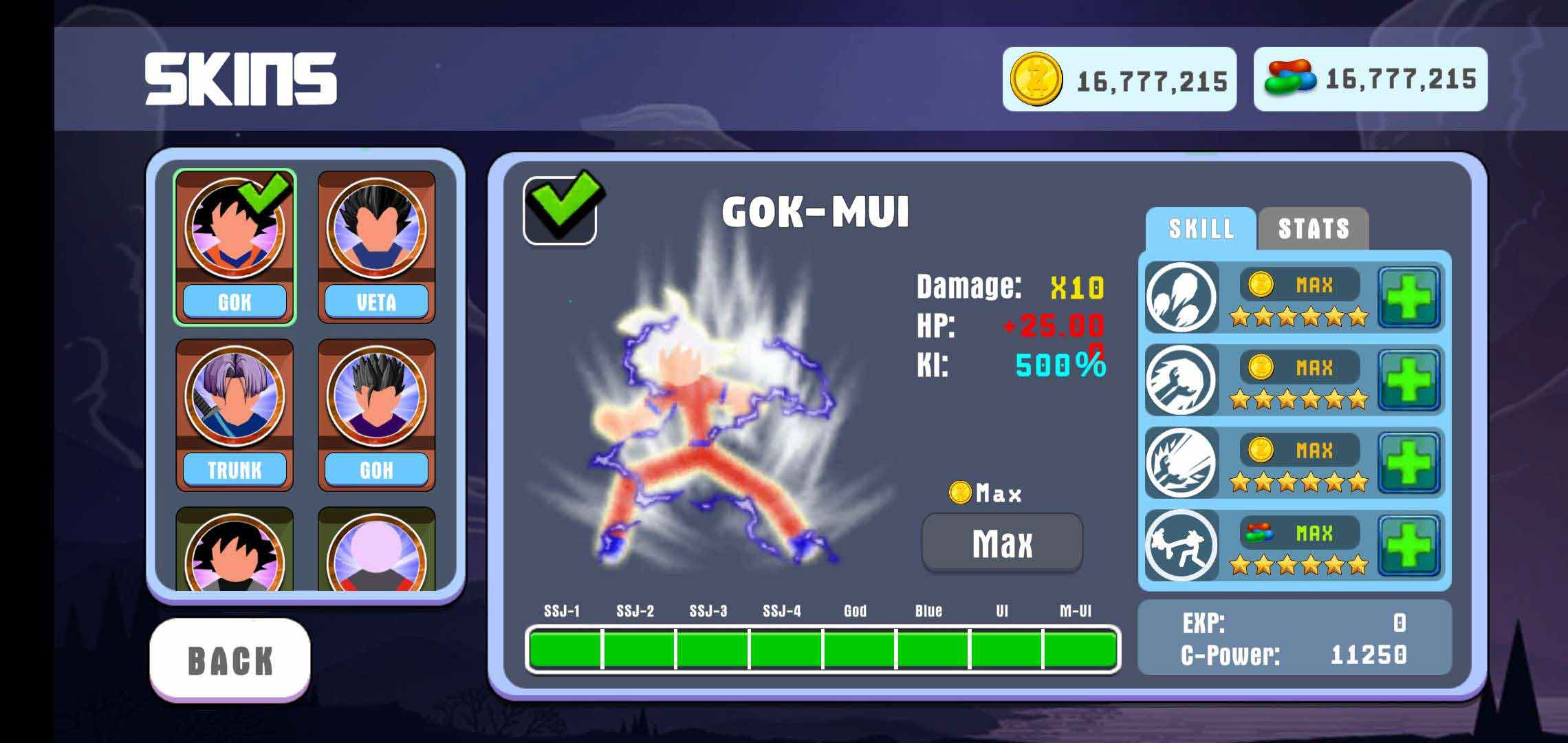Select the energy blast barrage skill icon
1568x743 pixels.
point(1182,298)
